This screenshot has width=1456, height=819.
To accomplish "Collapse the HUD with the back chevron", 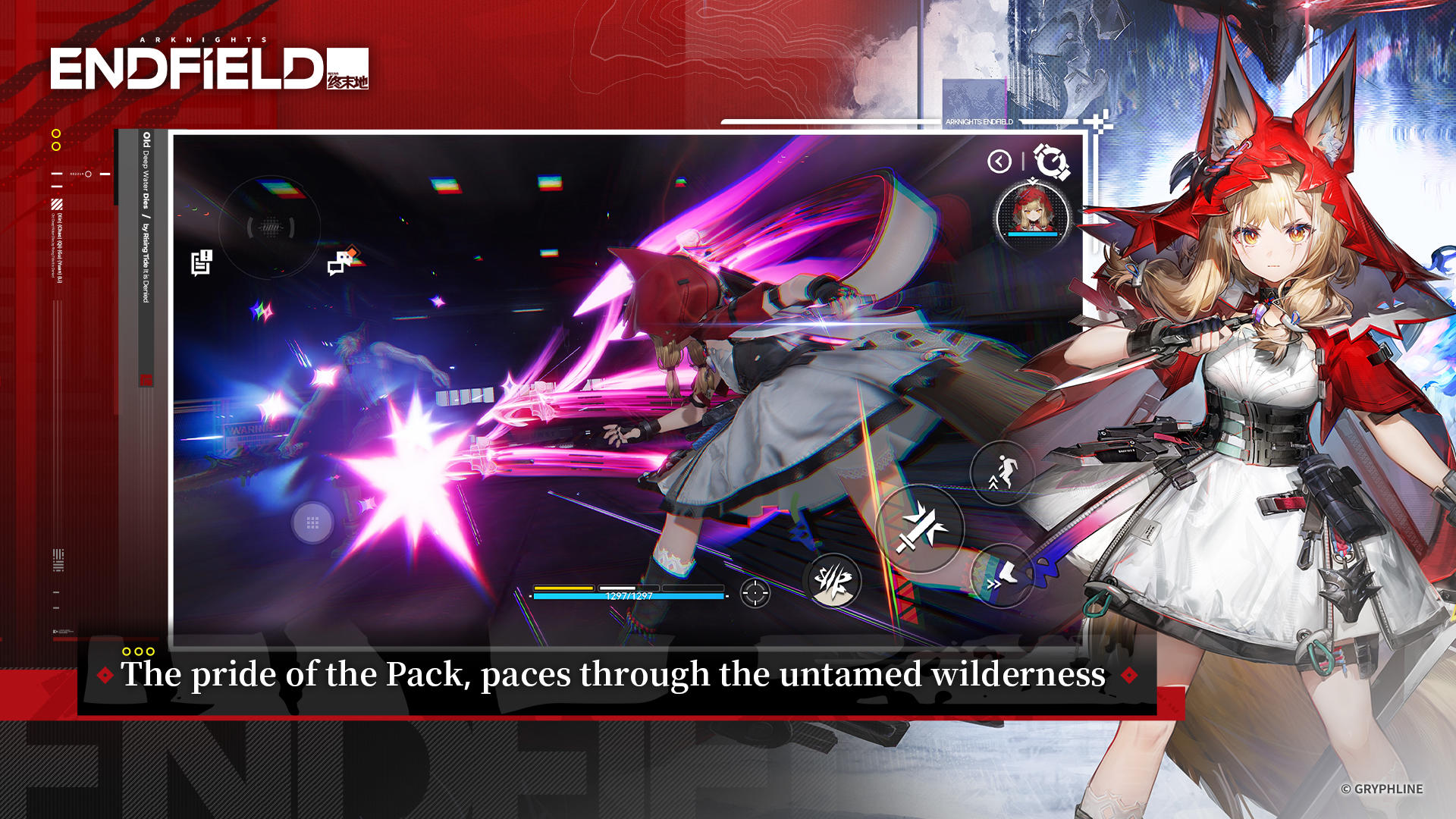I will [x=999, y=162].
